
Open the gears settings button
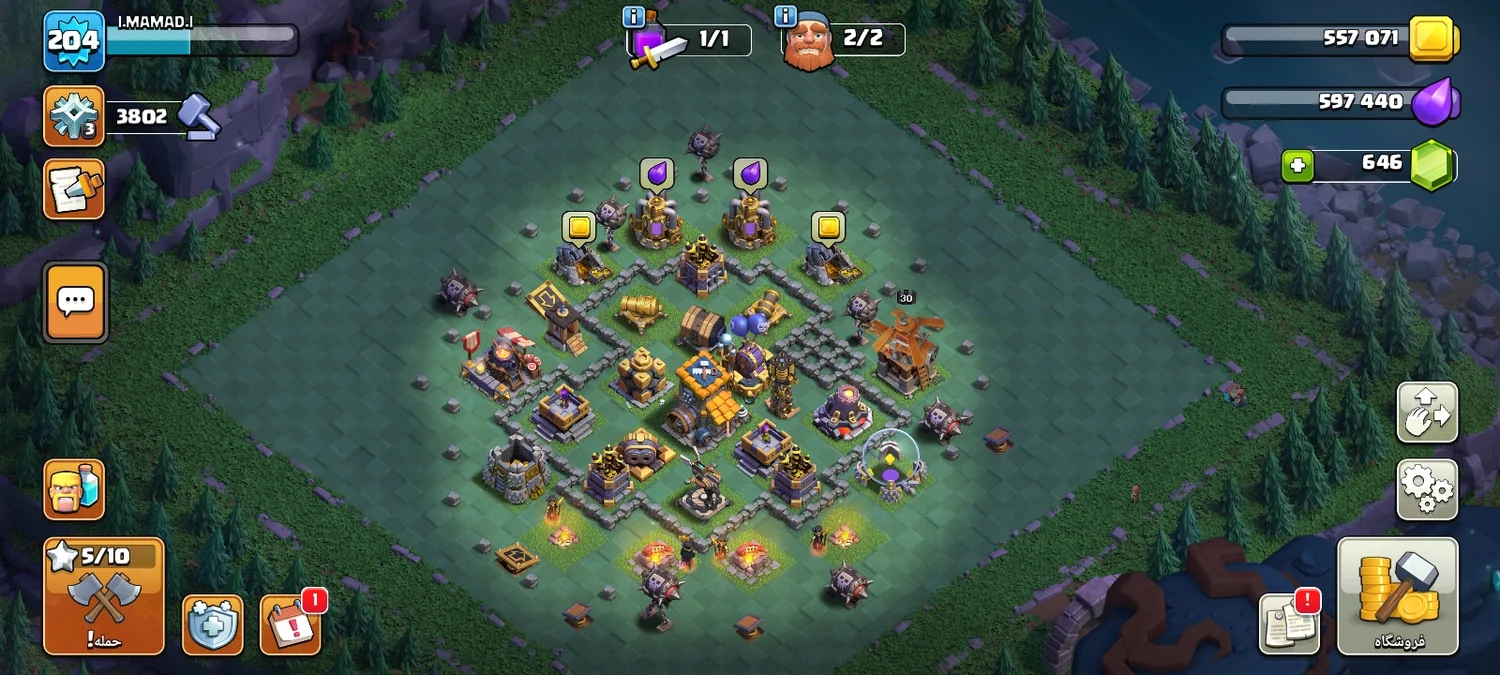tap(1427, 489)
